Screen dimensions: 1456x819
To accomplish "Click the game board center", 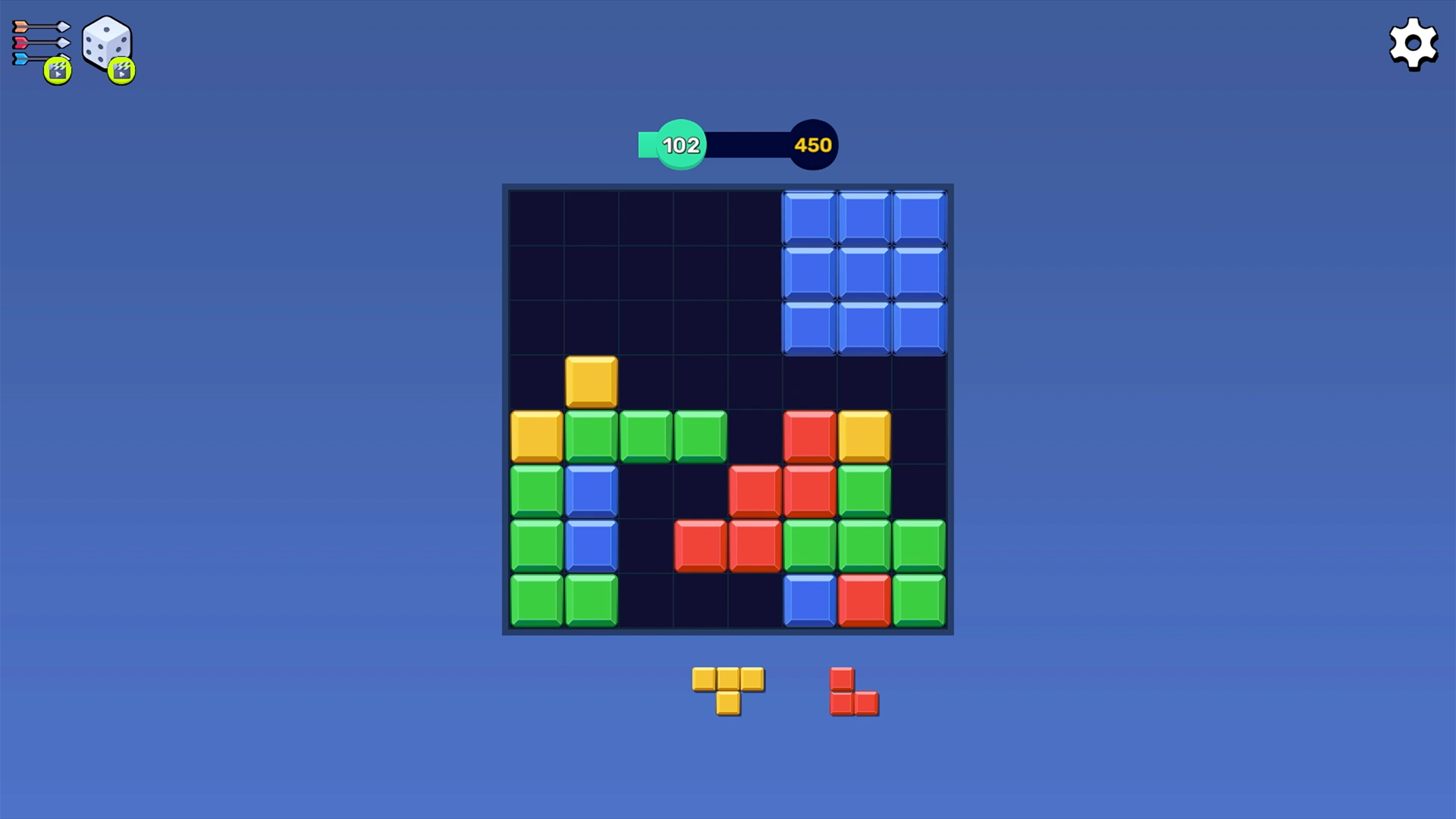I will pyautogui.click(x=728, y=407).
